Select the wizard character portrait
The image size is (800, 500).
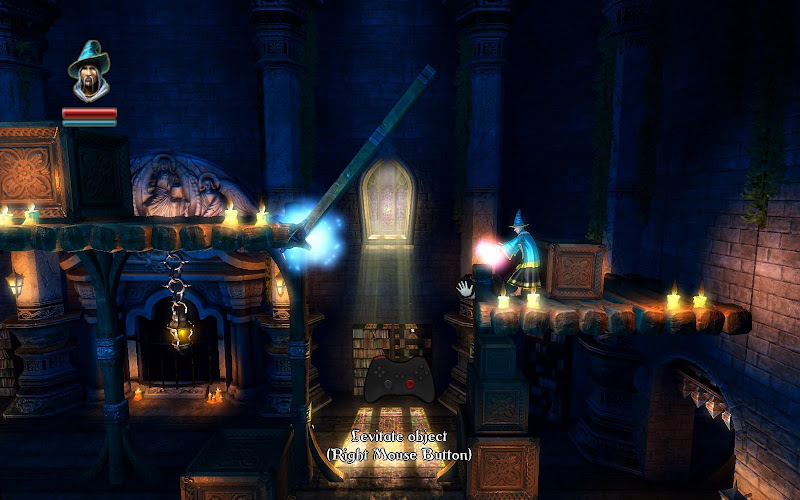(89, 72)
